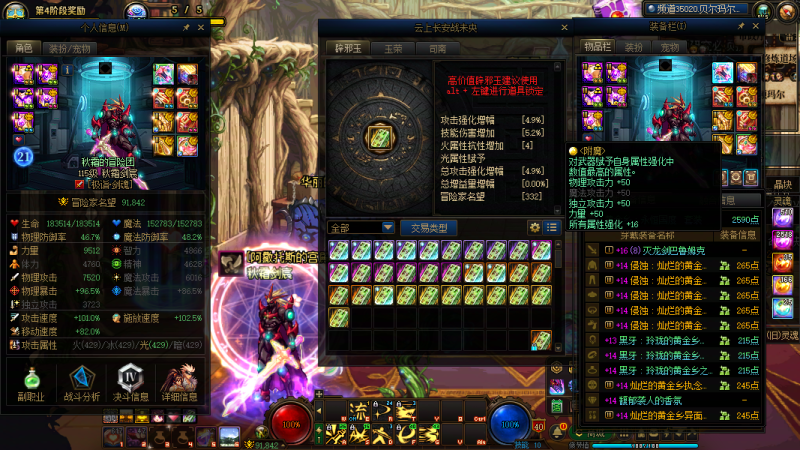The image size is (800, 450).
Task: Switch to the 玉荣 tab
Action: point(392,48)
